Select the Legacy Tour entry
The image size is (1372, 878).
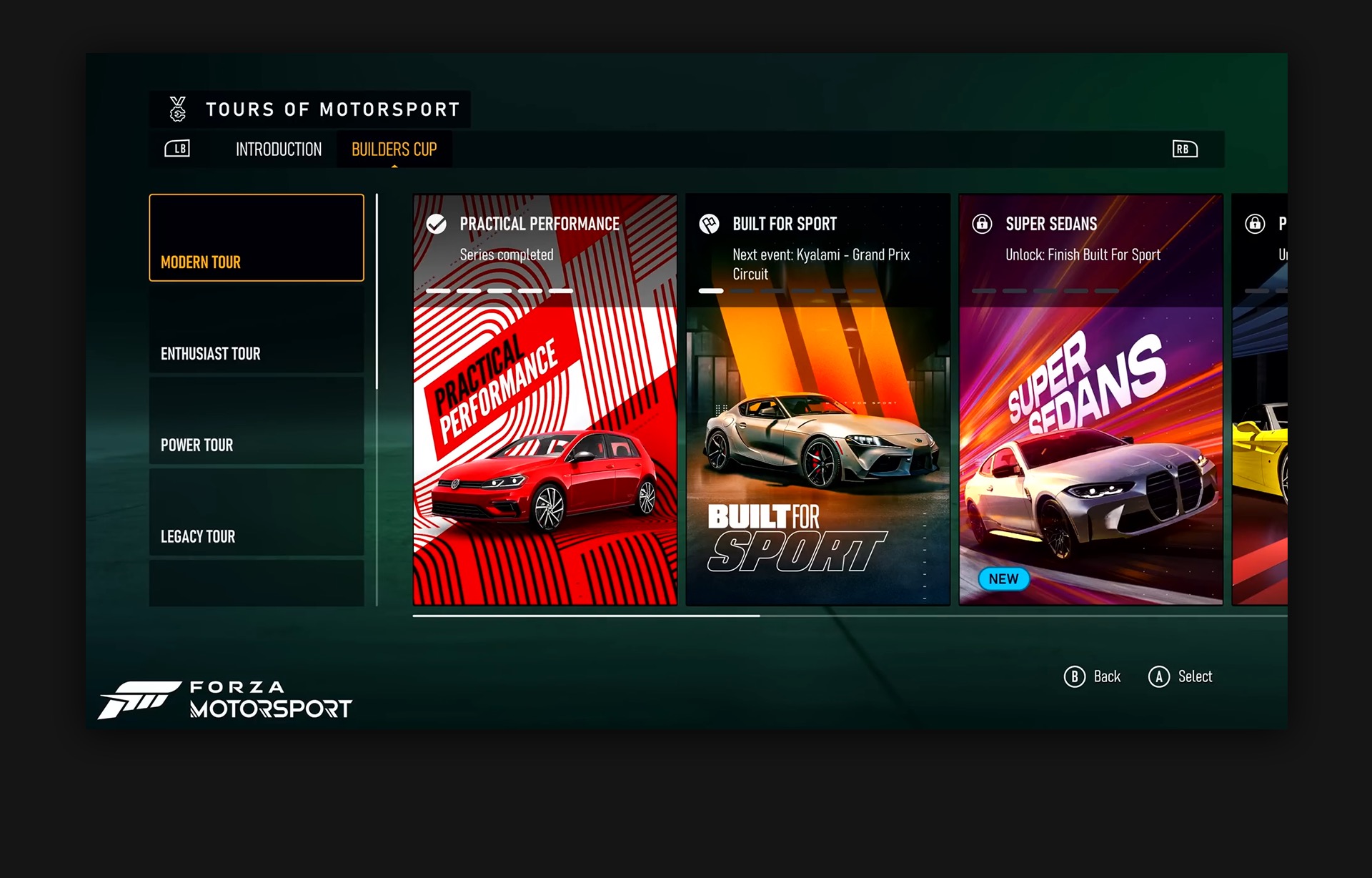(257, 513)
